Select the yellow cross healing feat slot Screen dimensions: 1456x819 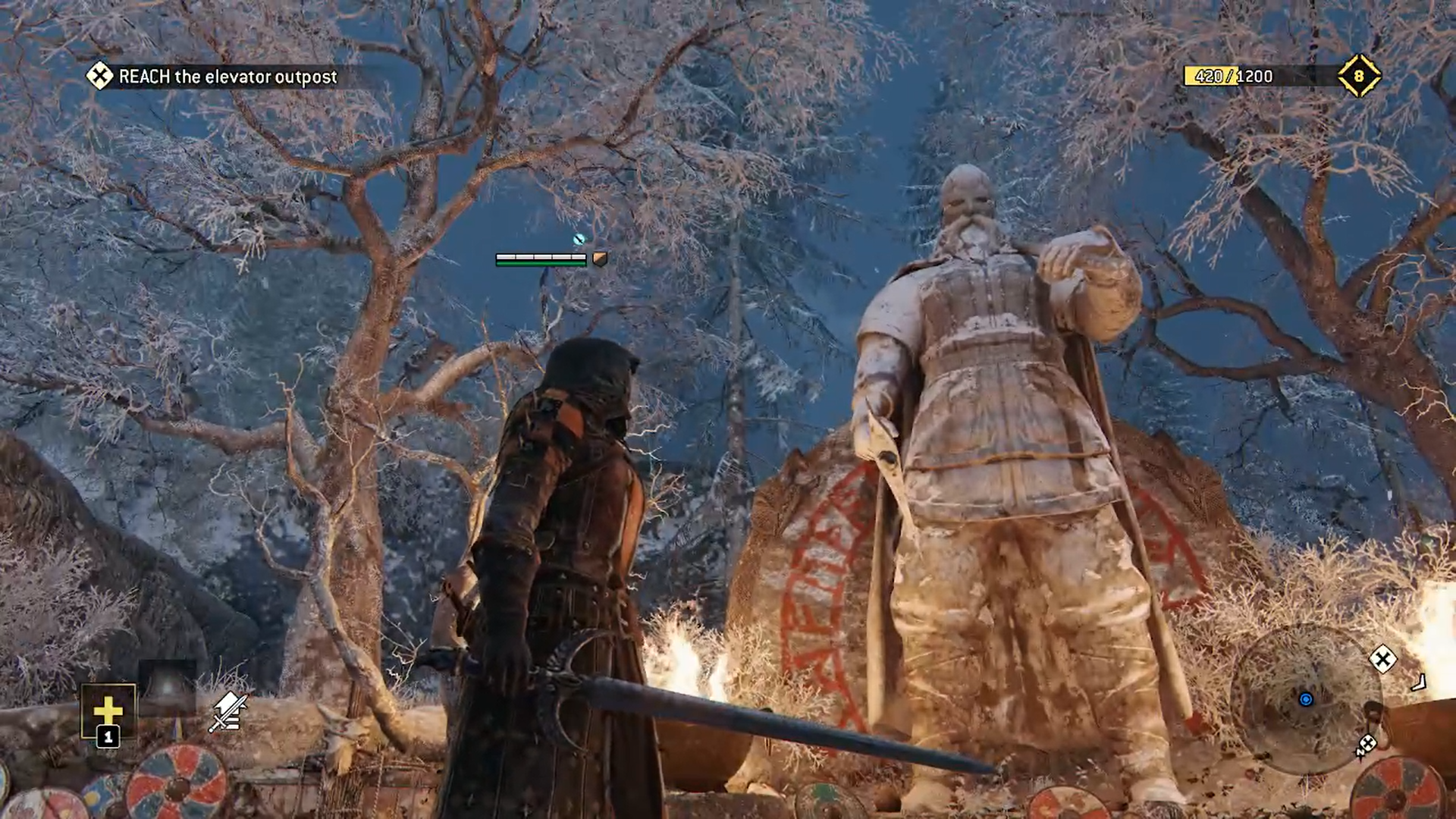click(x=108, y=711)
